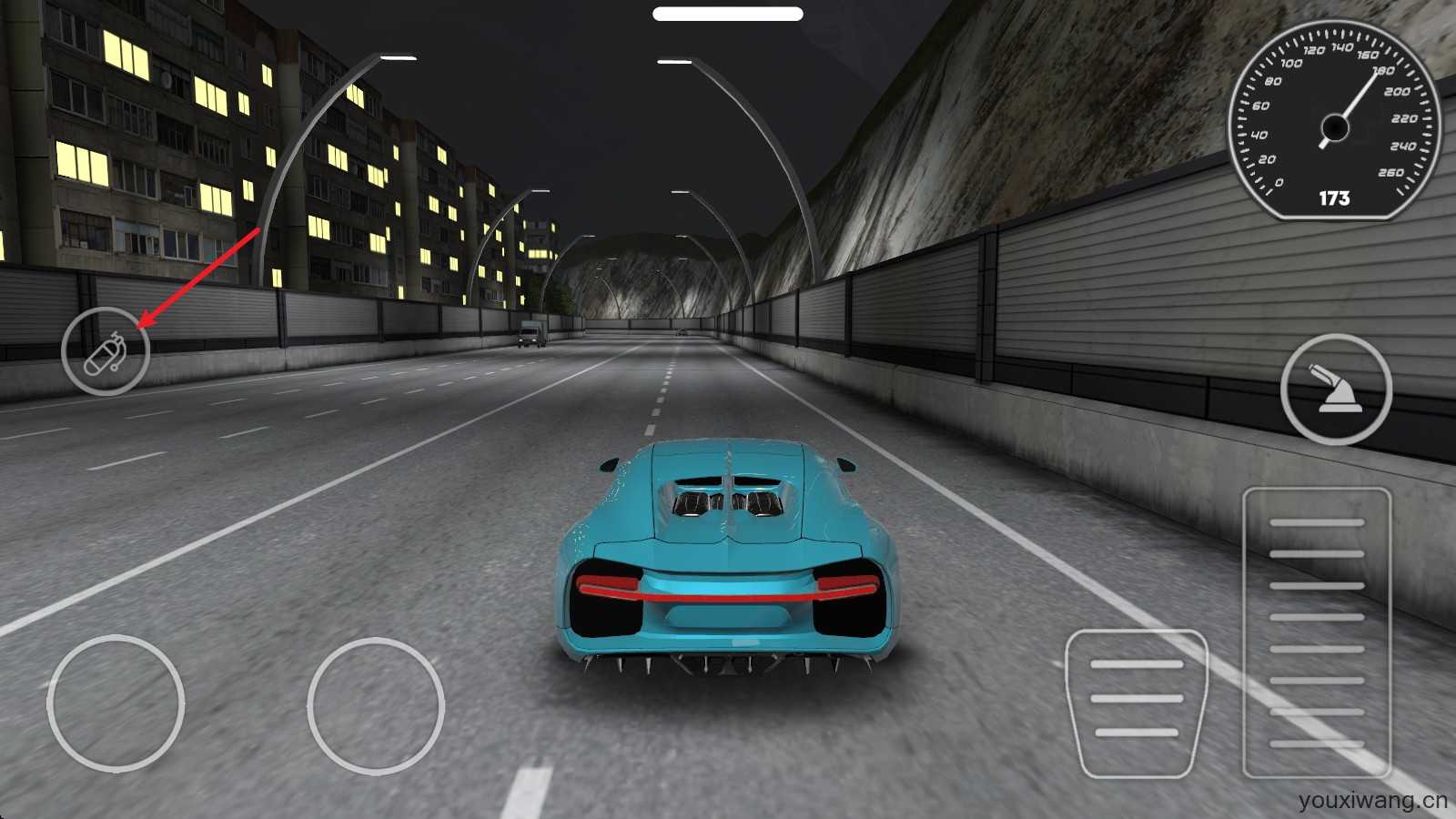Tap the tall accelerator pedal

coord(1317,632)
